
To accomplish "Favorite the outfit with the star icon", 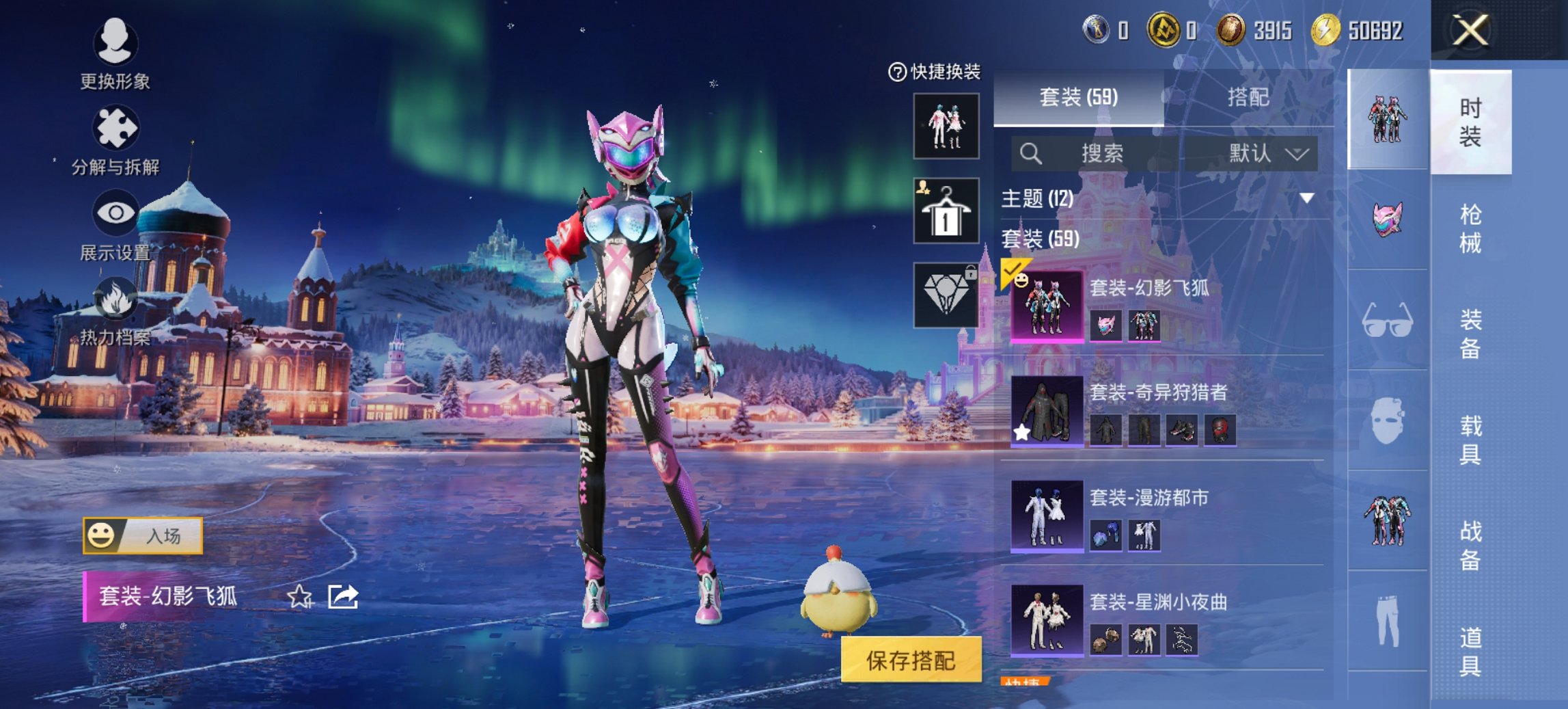I will click(299, 597).
